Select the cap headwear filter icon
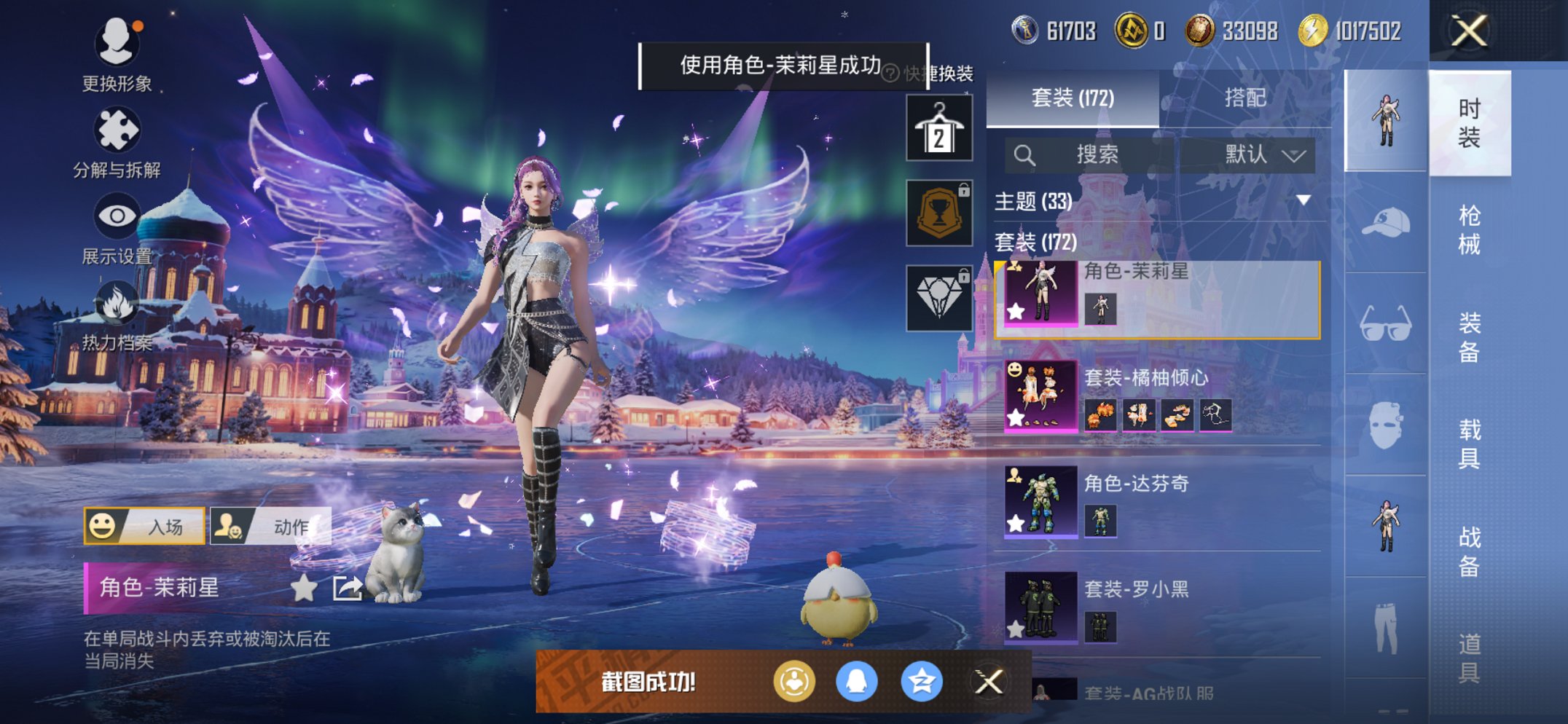This screenshot has width=1568, height=724. click(1385, 222)
